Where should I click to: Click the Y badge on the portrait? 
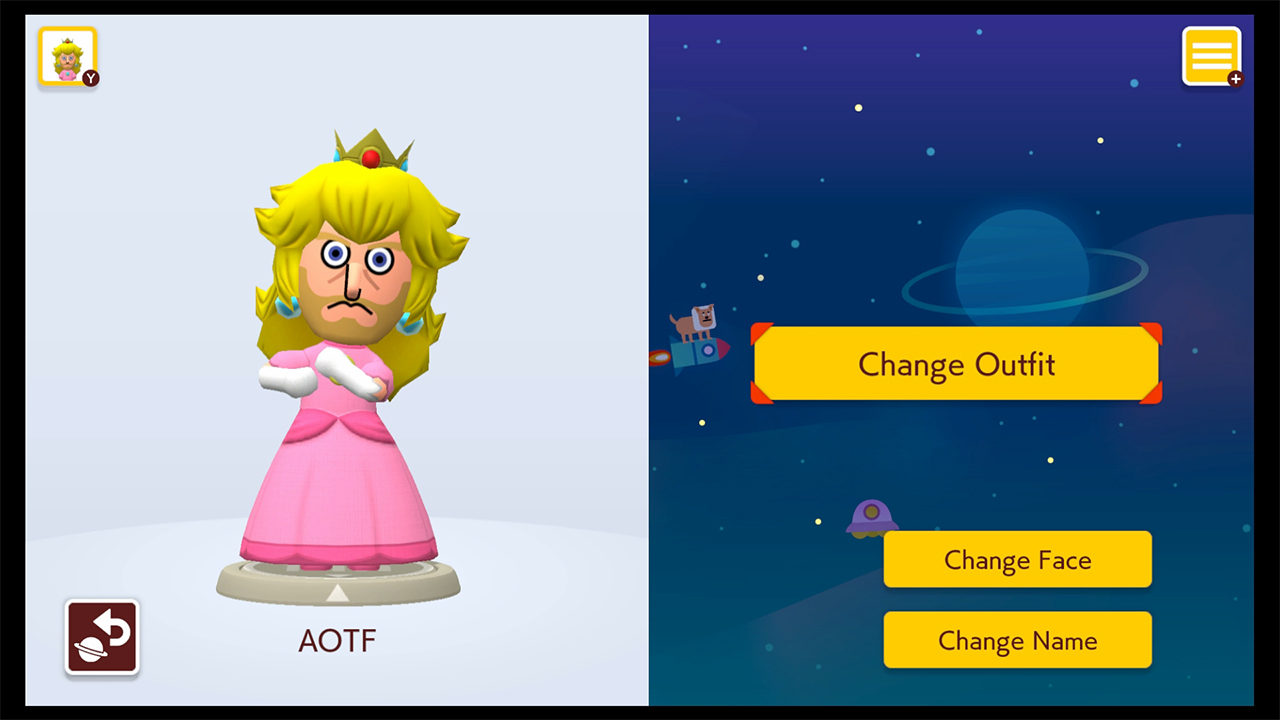pyautogui.click(x=90, y=78)
